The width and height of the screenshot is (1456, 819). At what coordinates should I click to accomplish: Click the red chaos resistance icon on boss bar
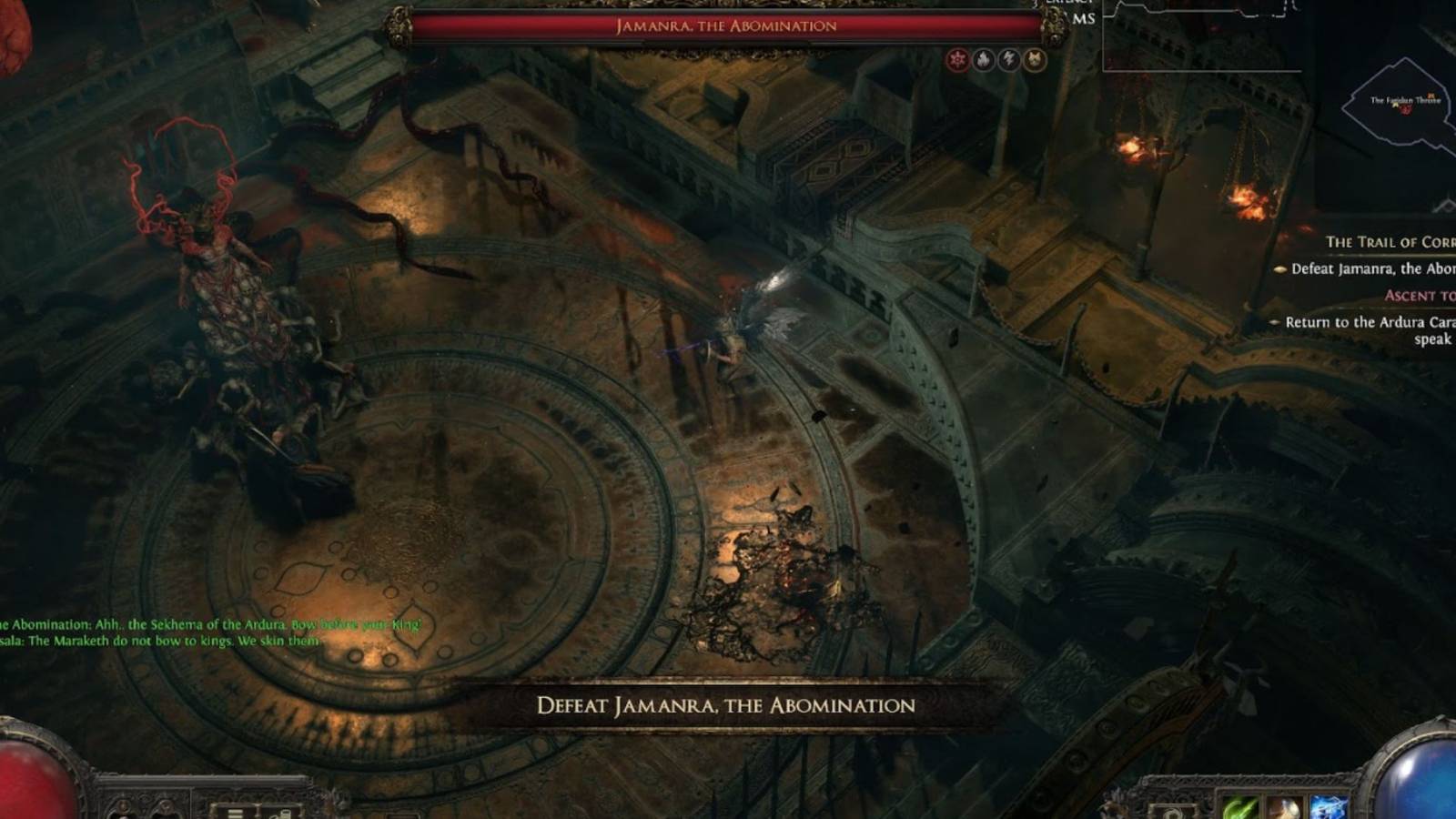[x=956, y=59]
